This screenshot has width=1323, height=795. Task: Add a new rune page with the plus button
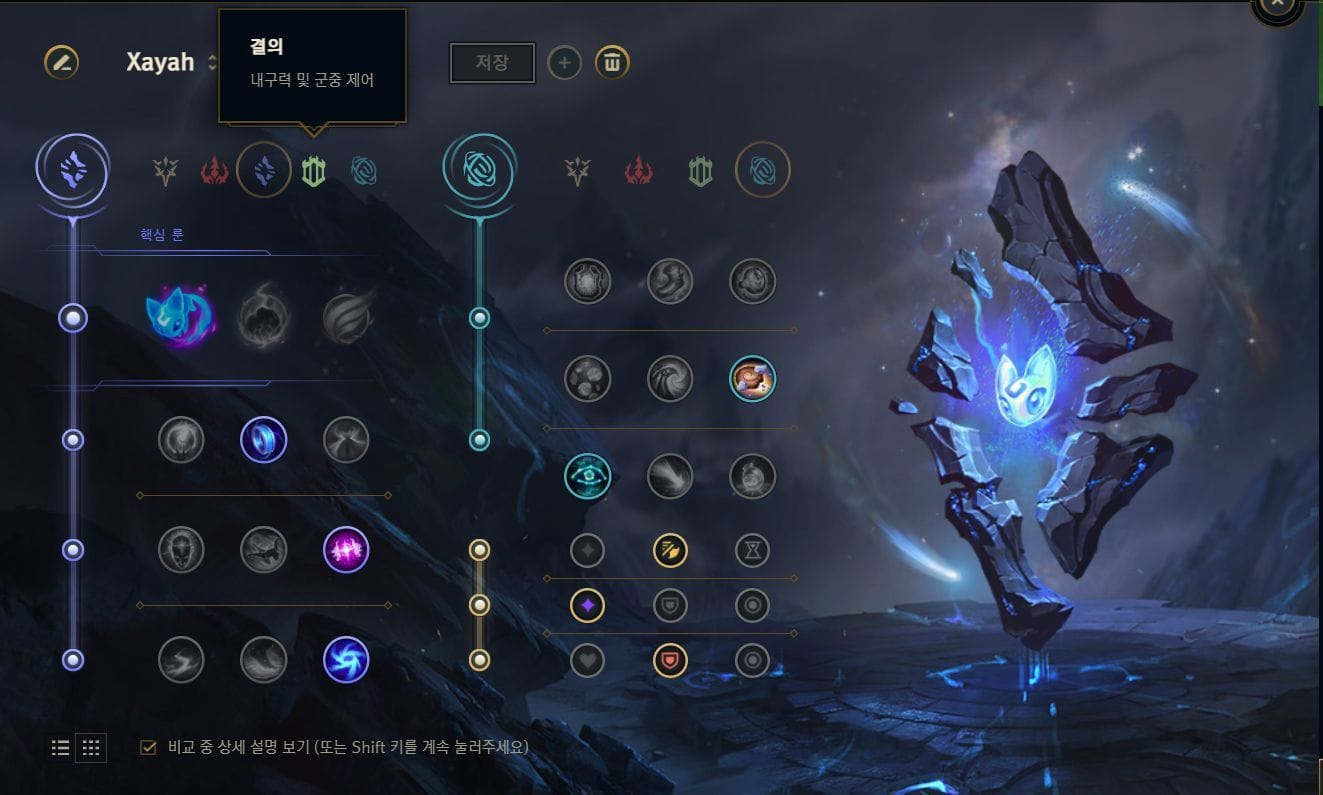[565, 62]
